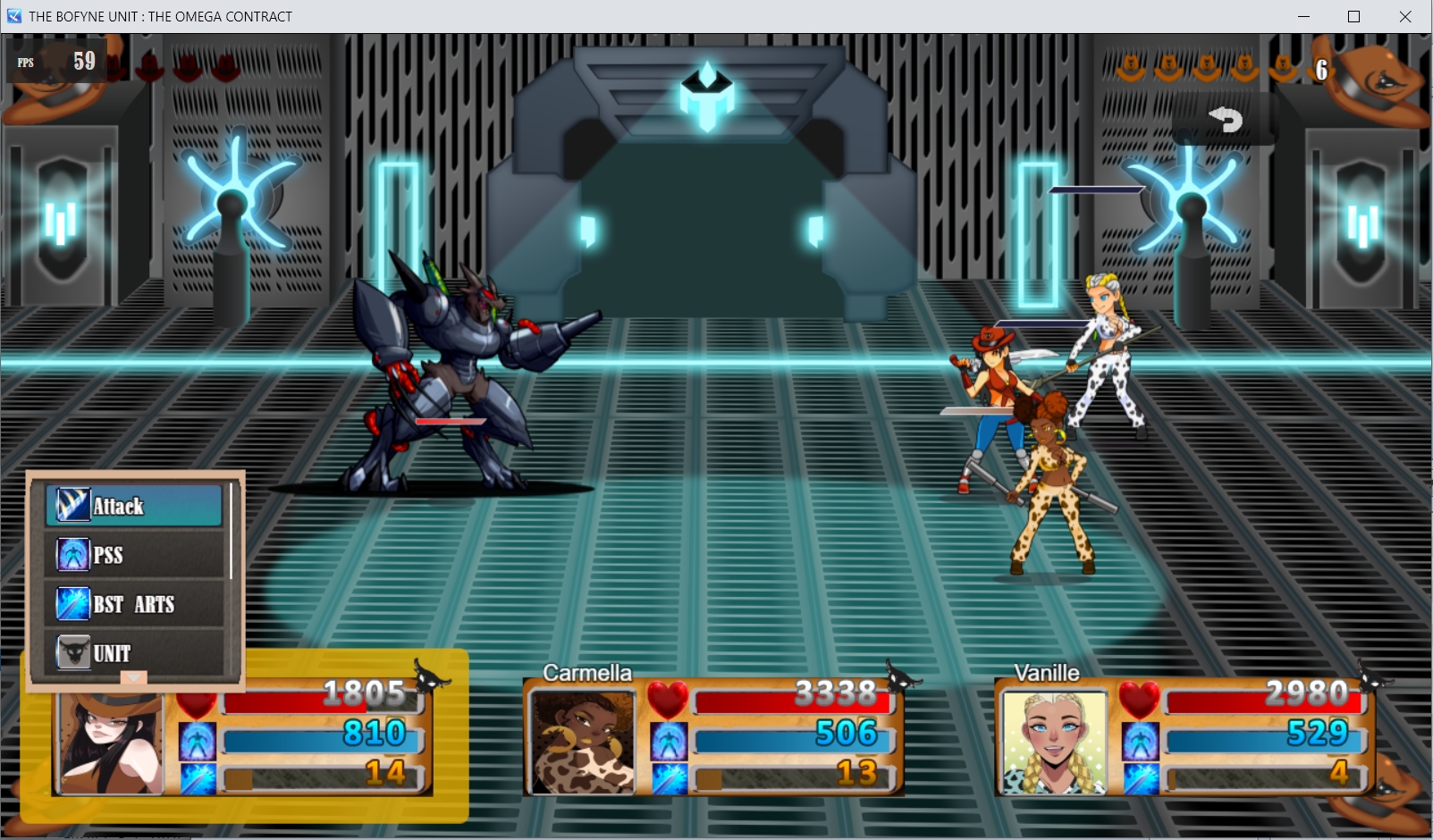Expand command list with down arrow

click(133, 678)
